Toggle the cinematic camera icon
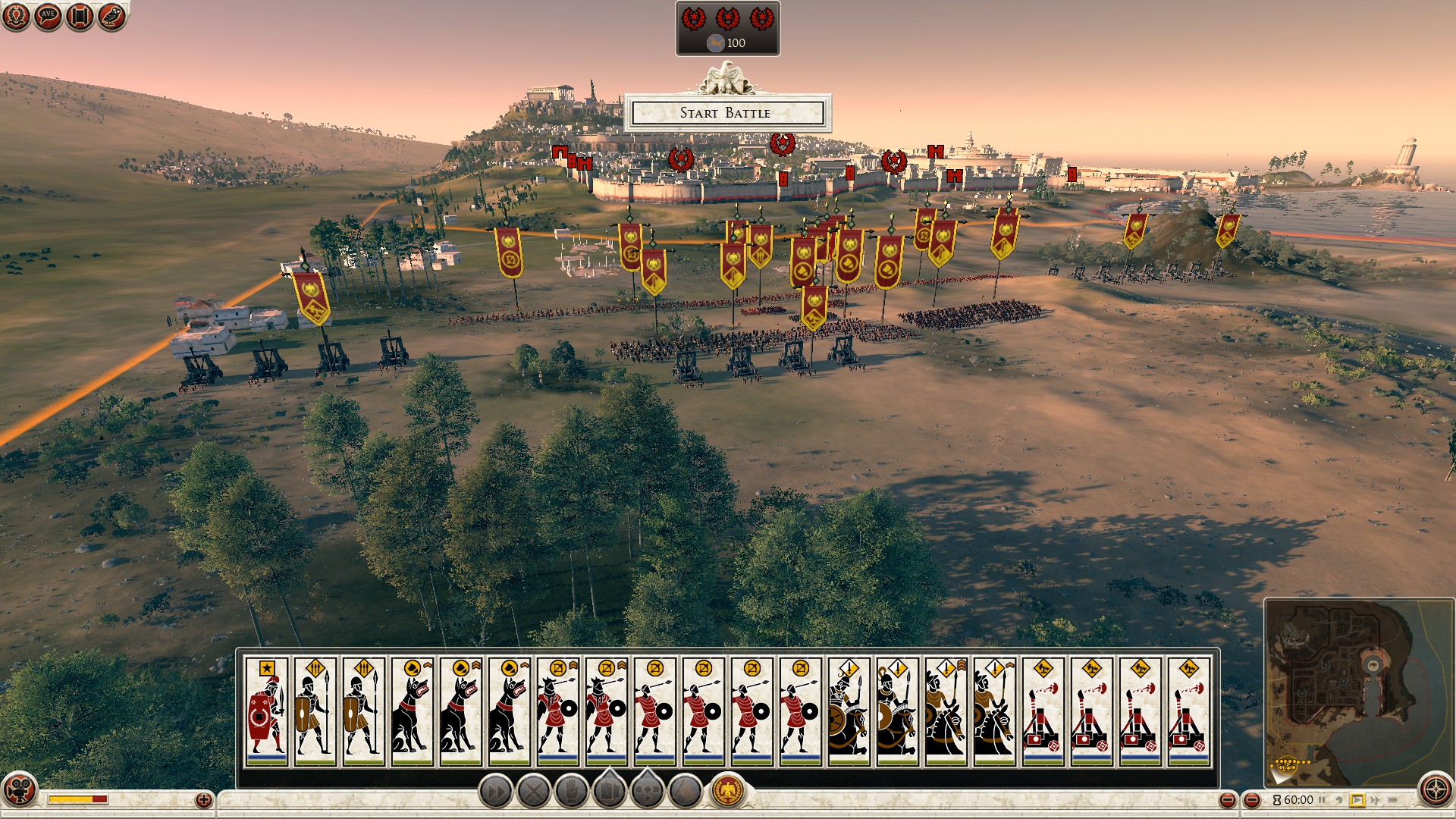 [x=20, y=789]
